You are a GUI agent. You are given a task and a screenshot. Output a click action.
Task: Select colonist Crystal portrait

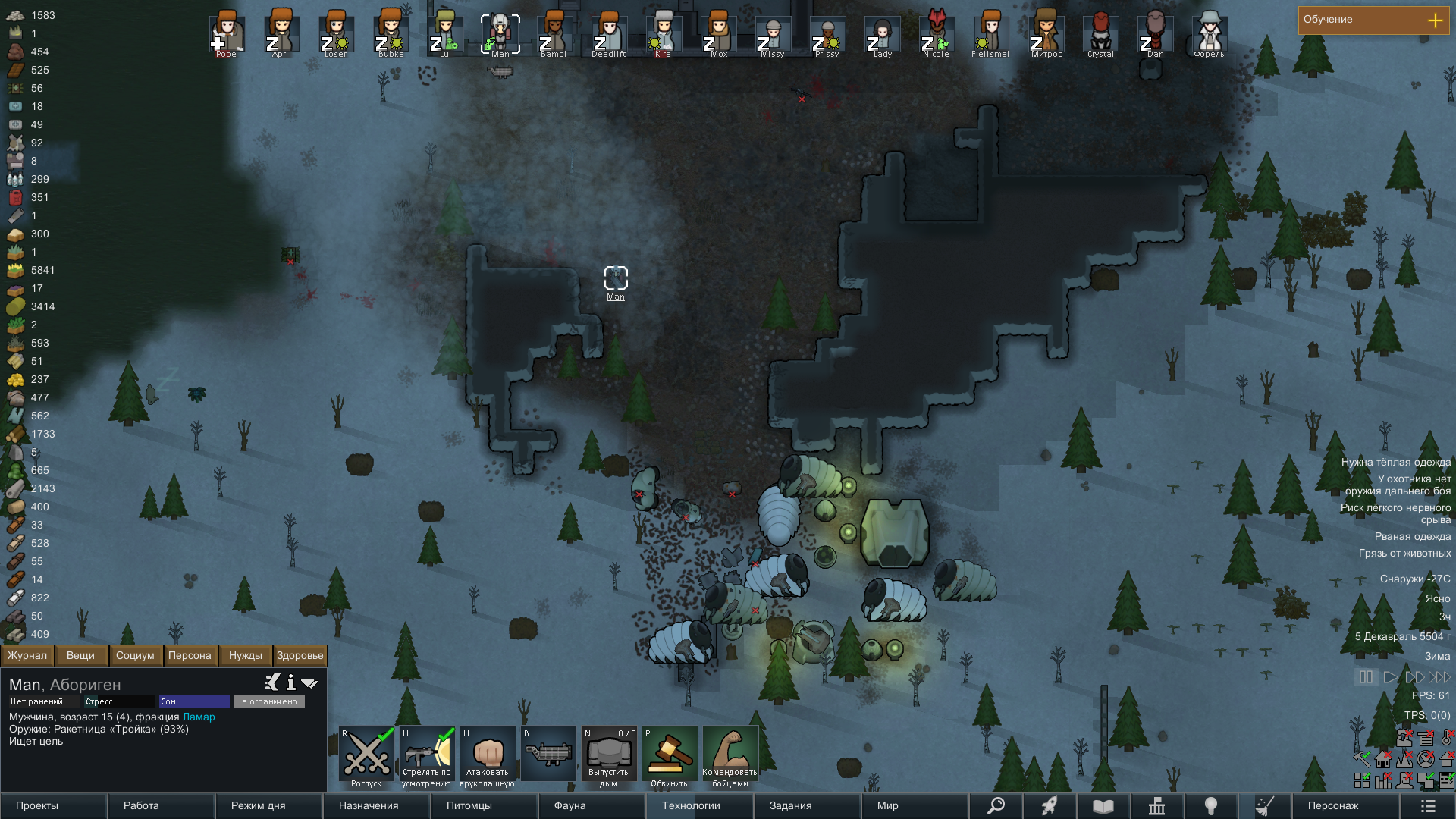[1100, 33]
